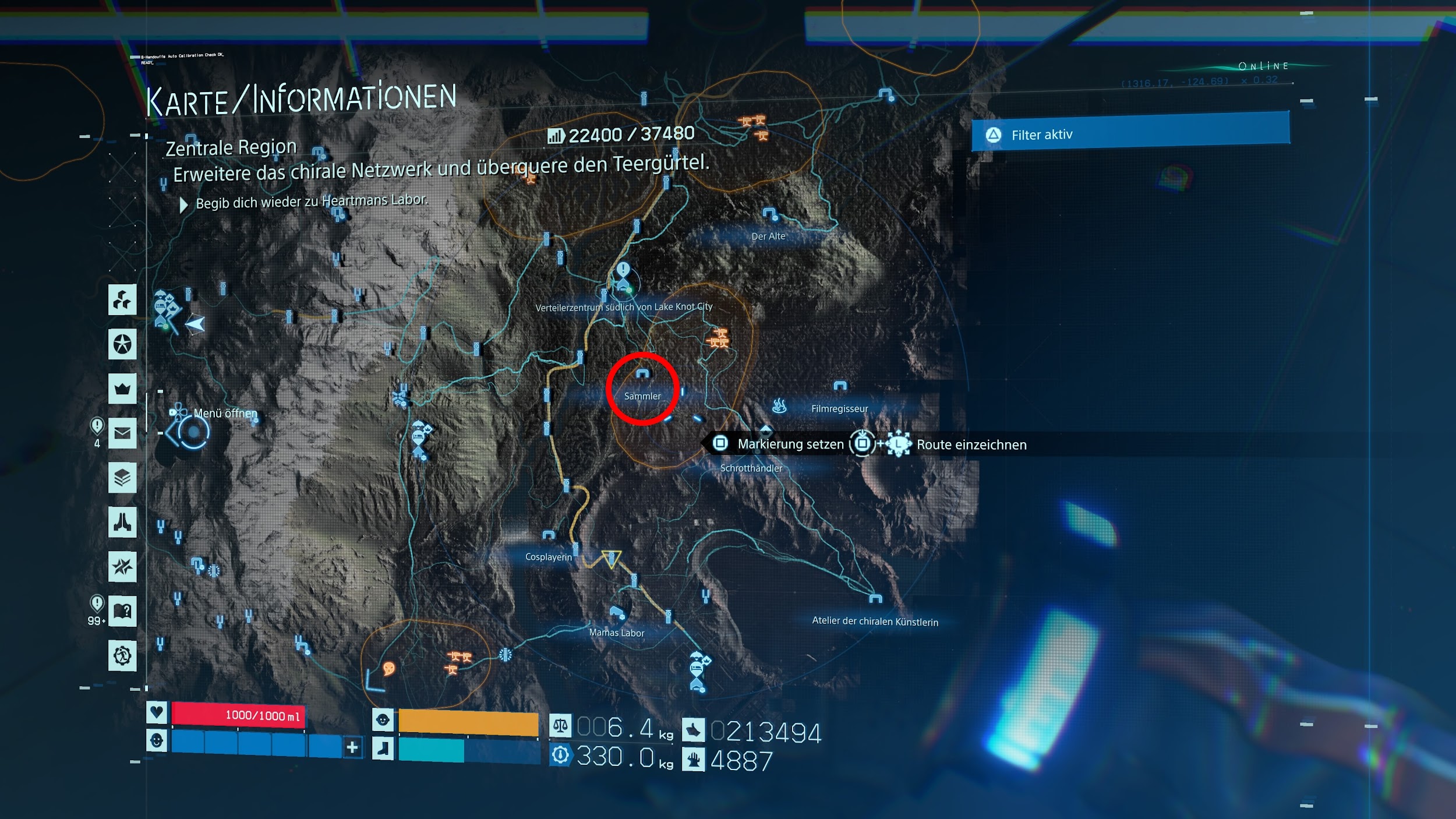Viewport: 1456px width, 819px height.
Task: Open the mail envelope icon
Action: (x=122, y=433)
